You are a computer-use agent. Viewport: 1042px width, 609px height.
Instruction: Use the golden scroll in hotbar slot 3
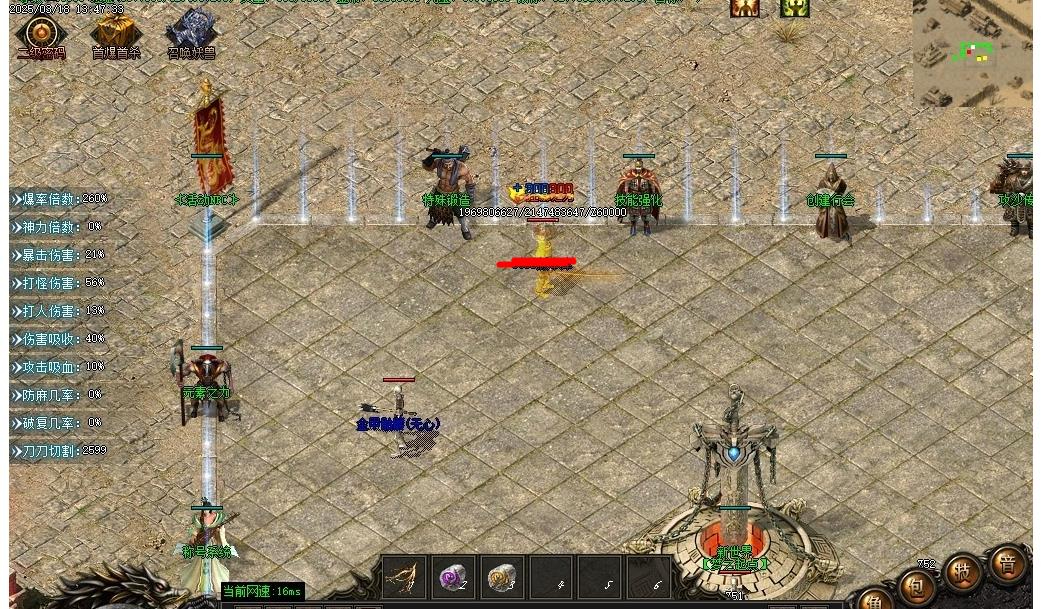501,577
